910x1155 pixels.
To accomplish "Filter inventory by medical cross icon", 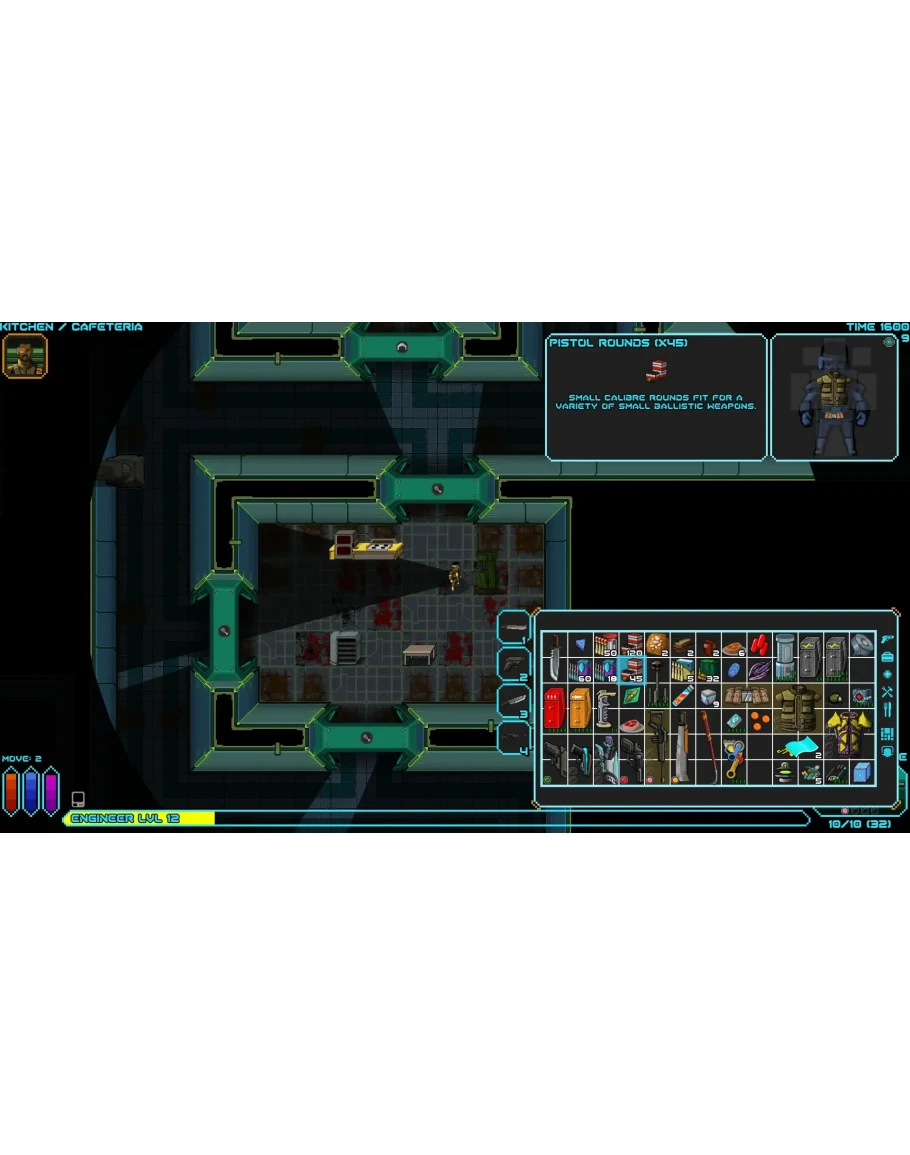I will [887, 674].
